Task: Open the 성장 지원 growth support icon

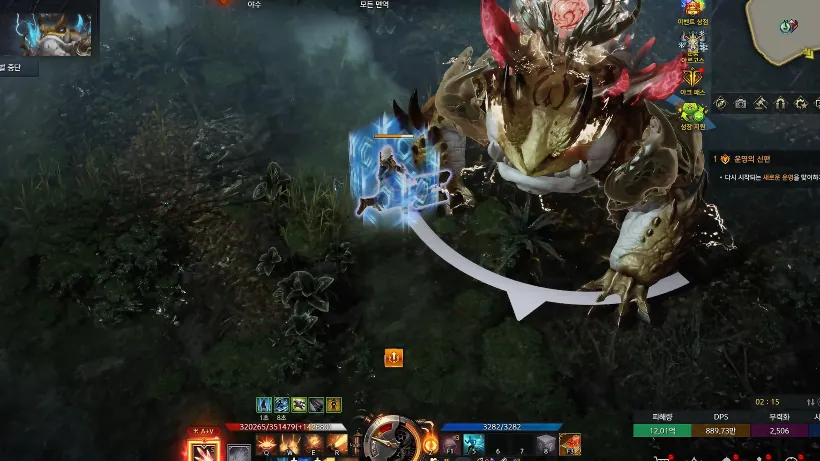Action: point(693,115)
